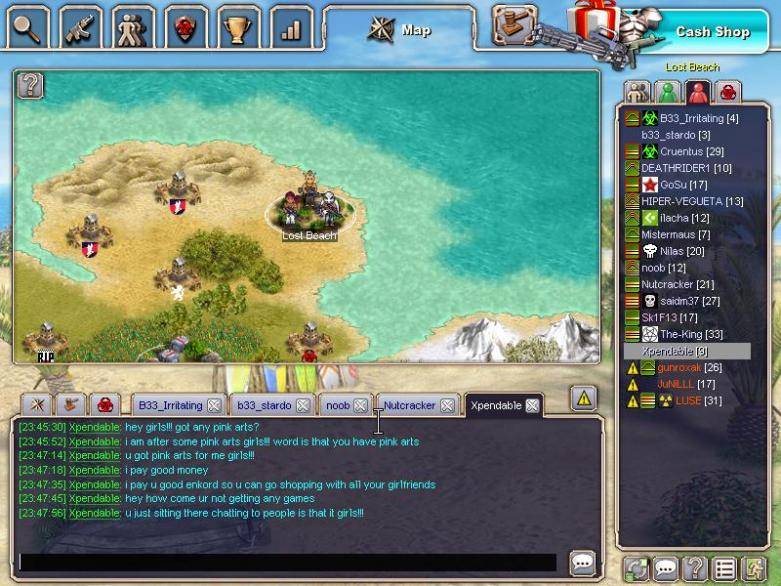This screenshot has width=781, height=586.
Task: Click the chat message input field
Action: (288, 562)
